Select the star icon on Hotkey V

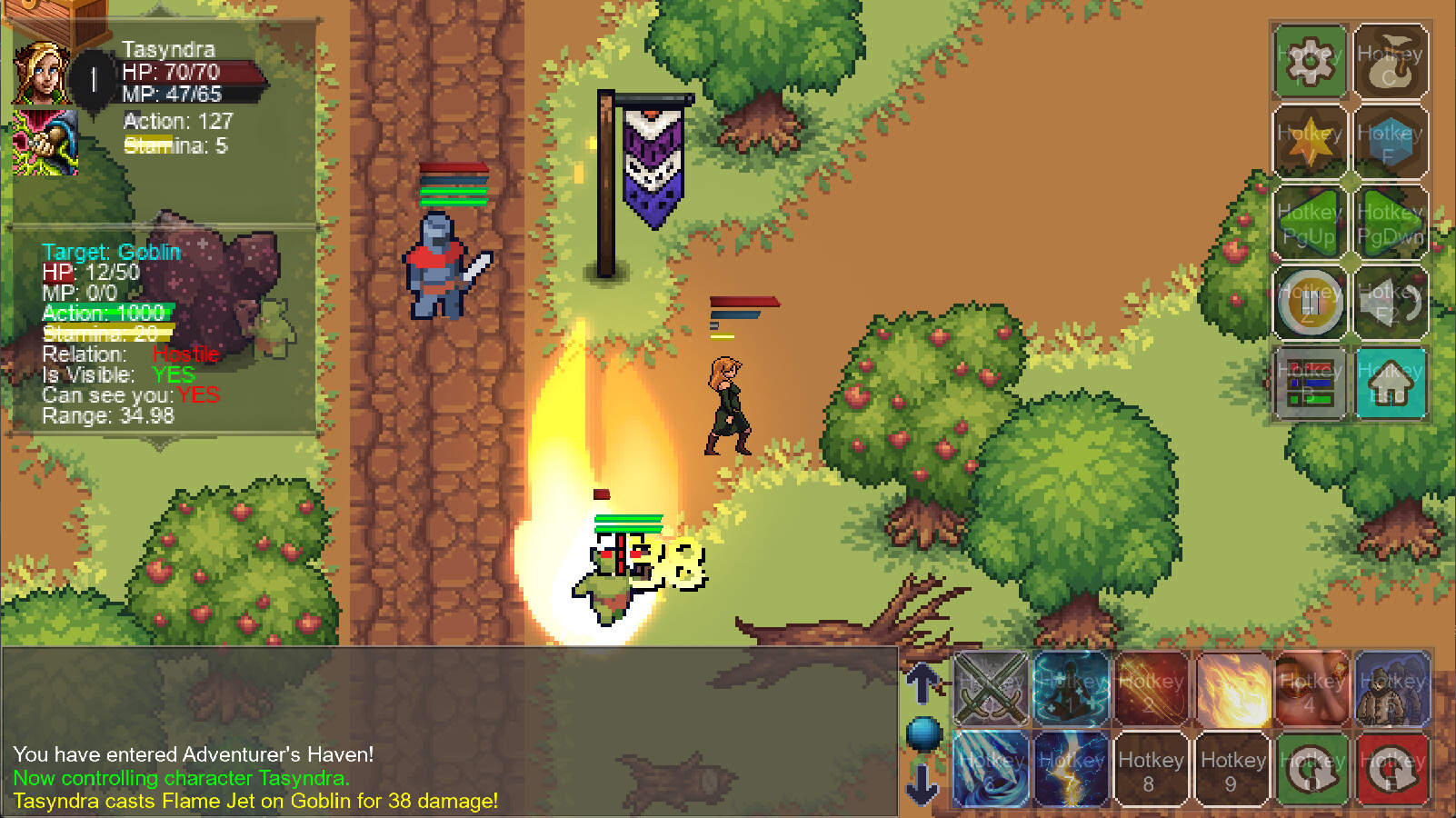pos(1310,143)
